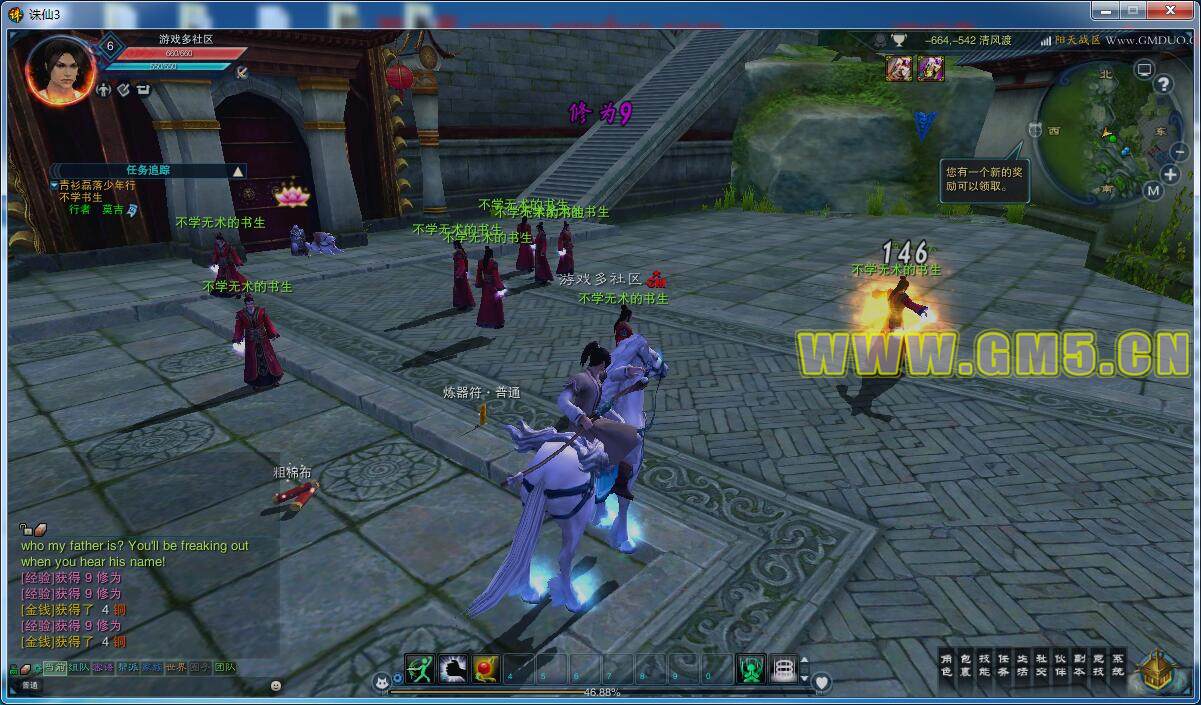Activate the green meditation skill

(751, 669)
